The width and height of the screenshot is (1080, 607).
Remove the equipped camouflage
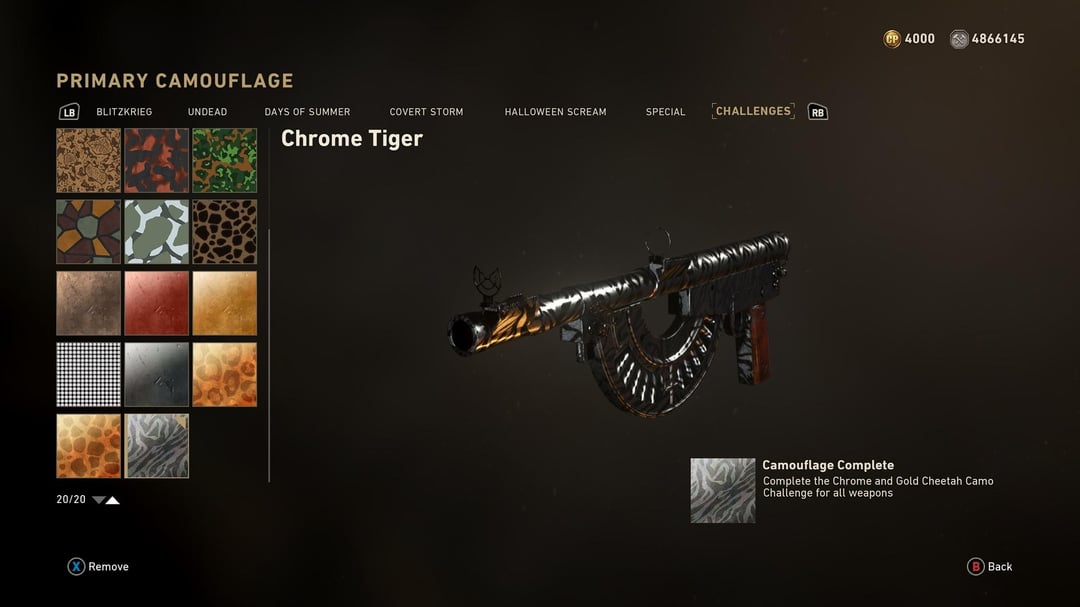tap(98, 567)
